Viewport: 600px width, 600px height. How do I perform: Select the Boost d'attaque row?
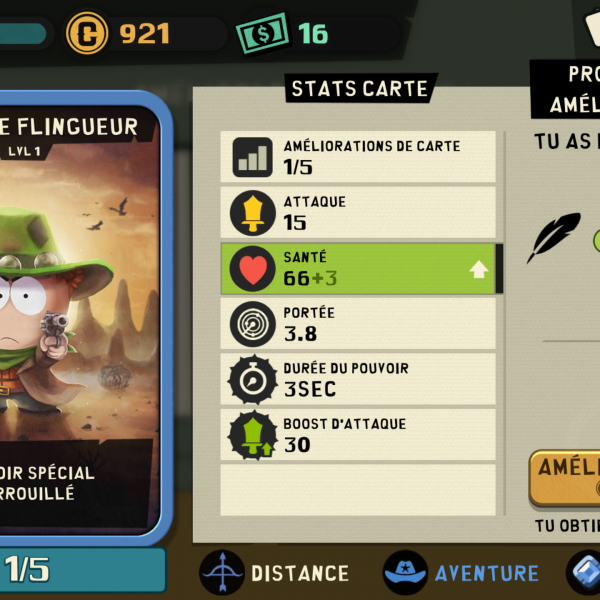(x=360, y=434)
